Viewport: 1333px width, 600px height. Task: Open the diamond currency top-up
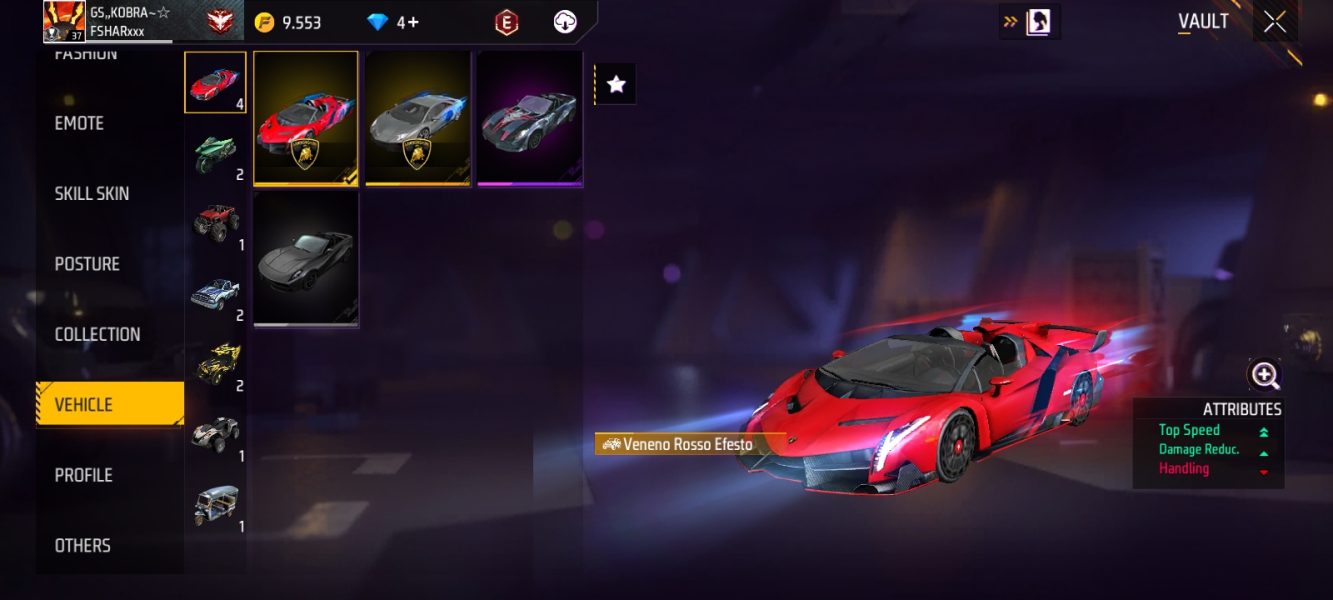tap(393, 22)
